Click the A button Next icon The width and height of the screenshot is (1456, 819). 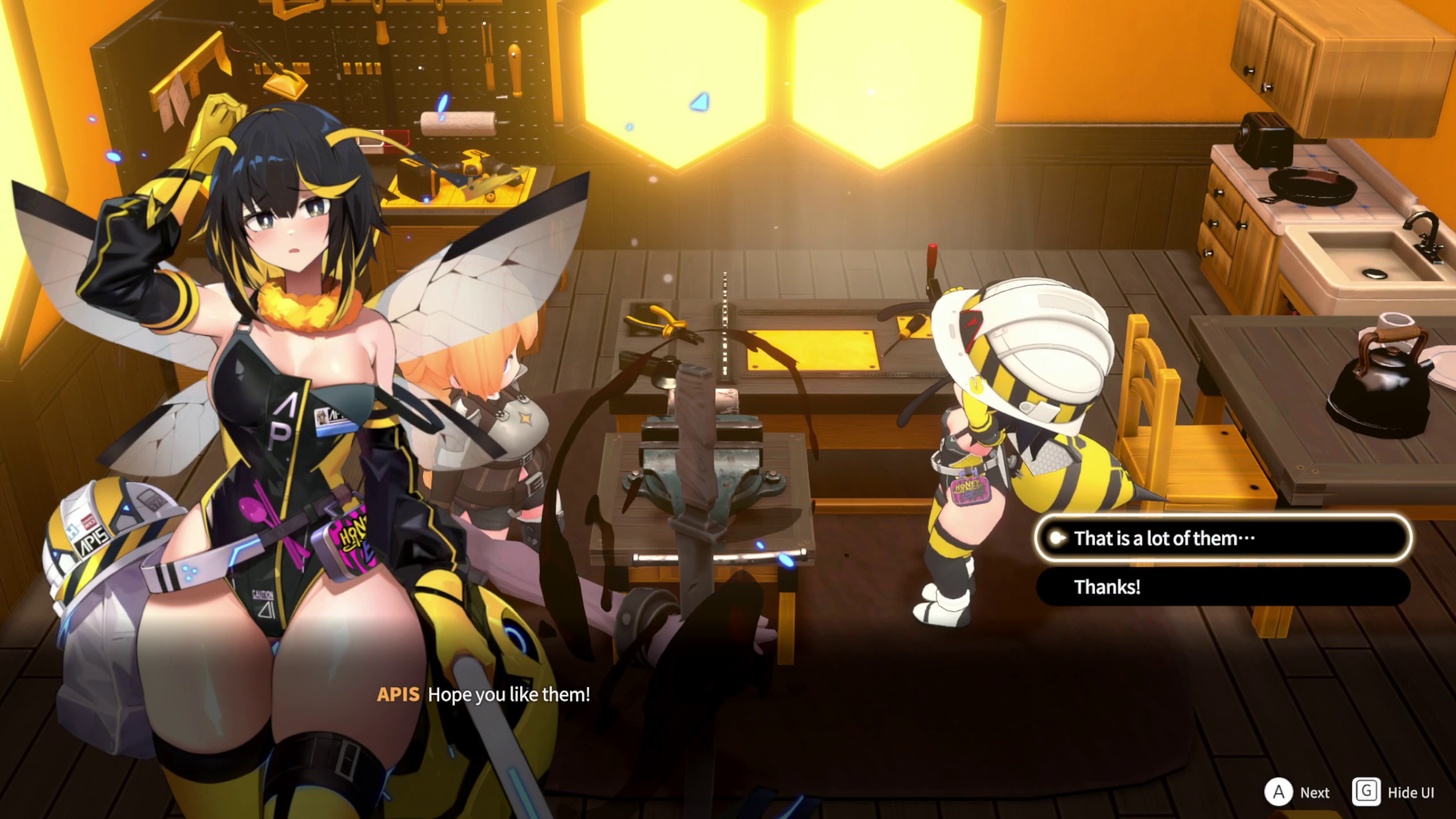click(x=1279, y=793)
